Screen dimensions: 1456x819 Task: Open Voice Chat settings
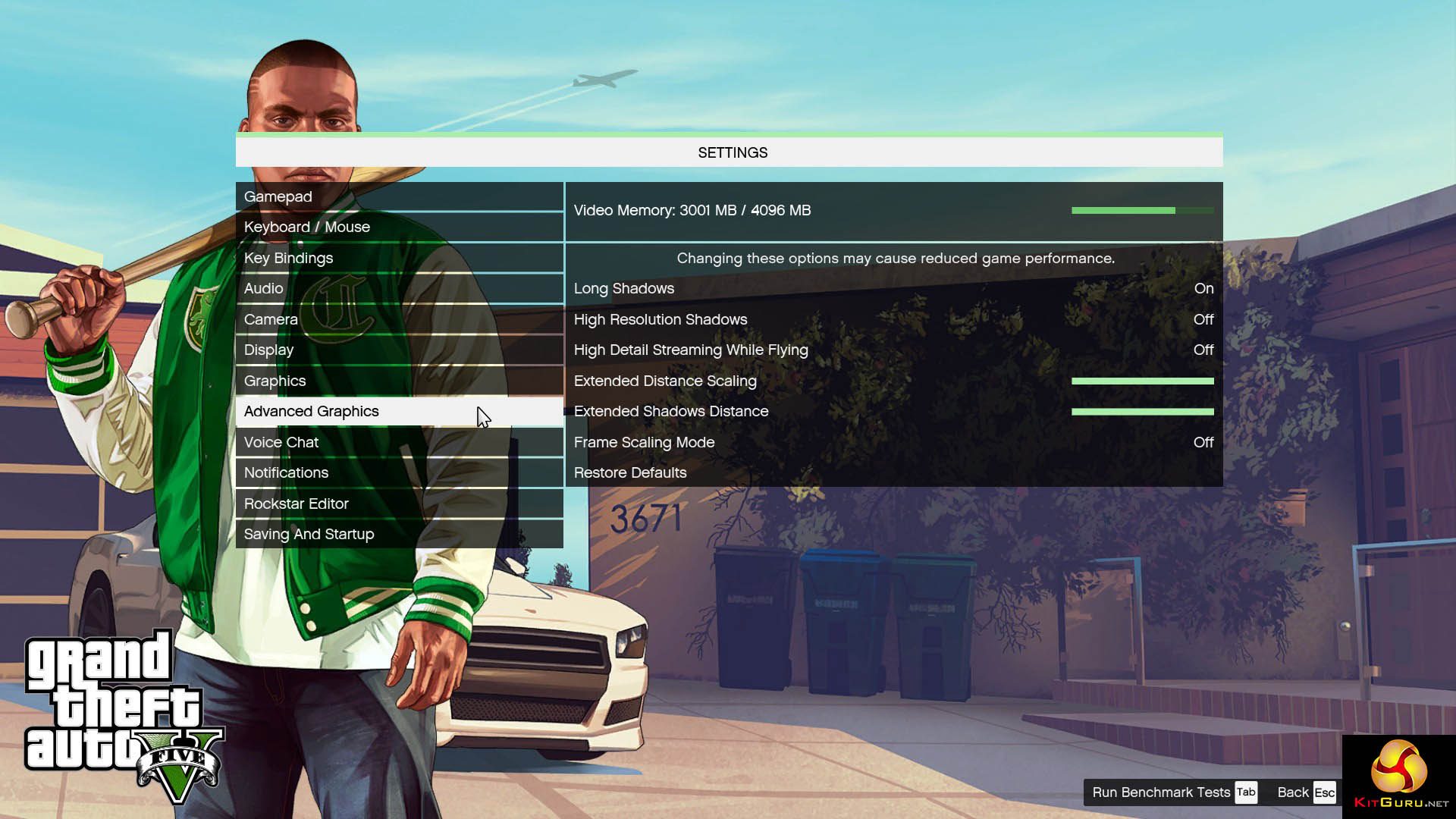click(x=399, y=442)
